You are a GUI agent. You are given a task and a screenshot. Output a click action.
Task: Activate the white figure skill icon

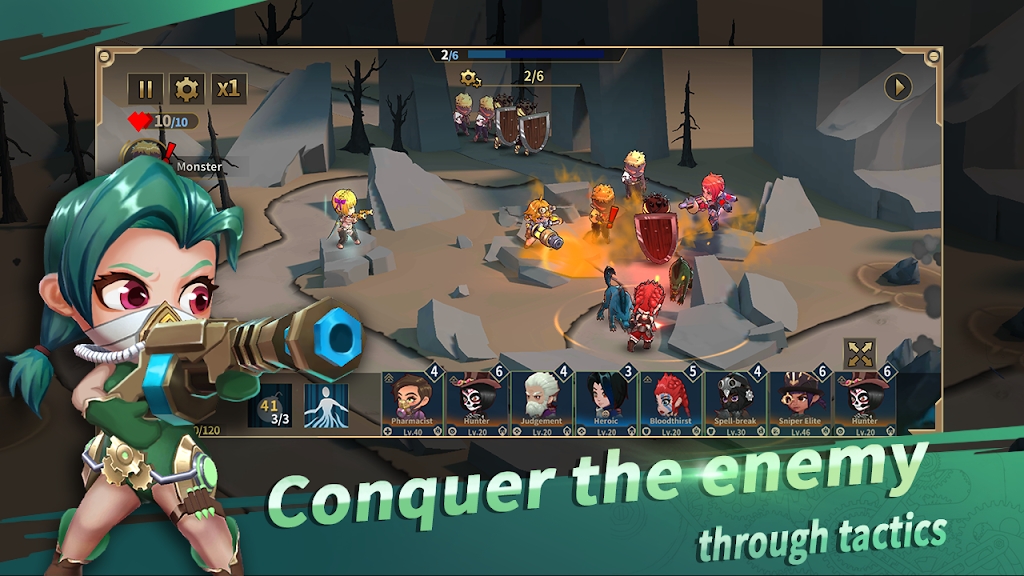click(325, 406)
